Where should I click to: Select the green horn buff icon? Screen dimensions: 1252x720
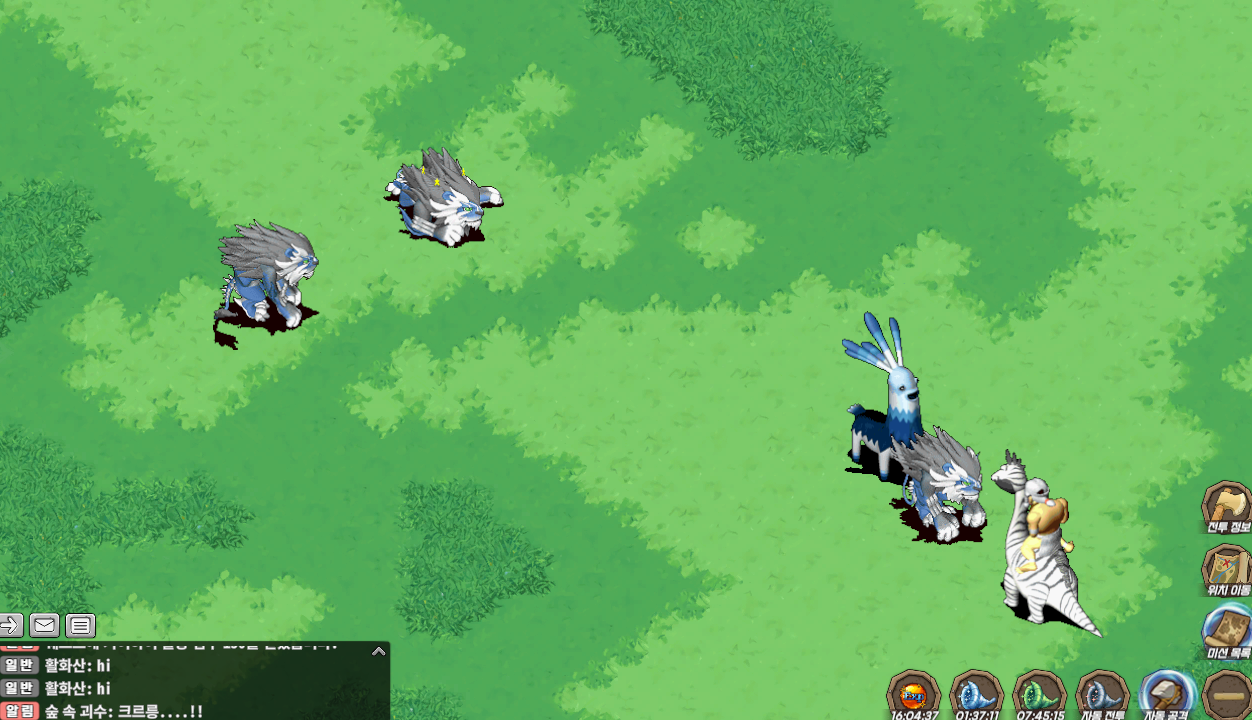[x=1039, y=694]
